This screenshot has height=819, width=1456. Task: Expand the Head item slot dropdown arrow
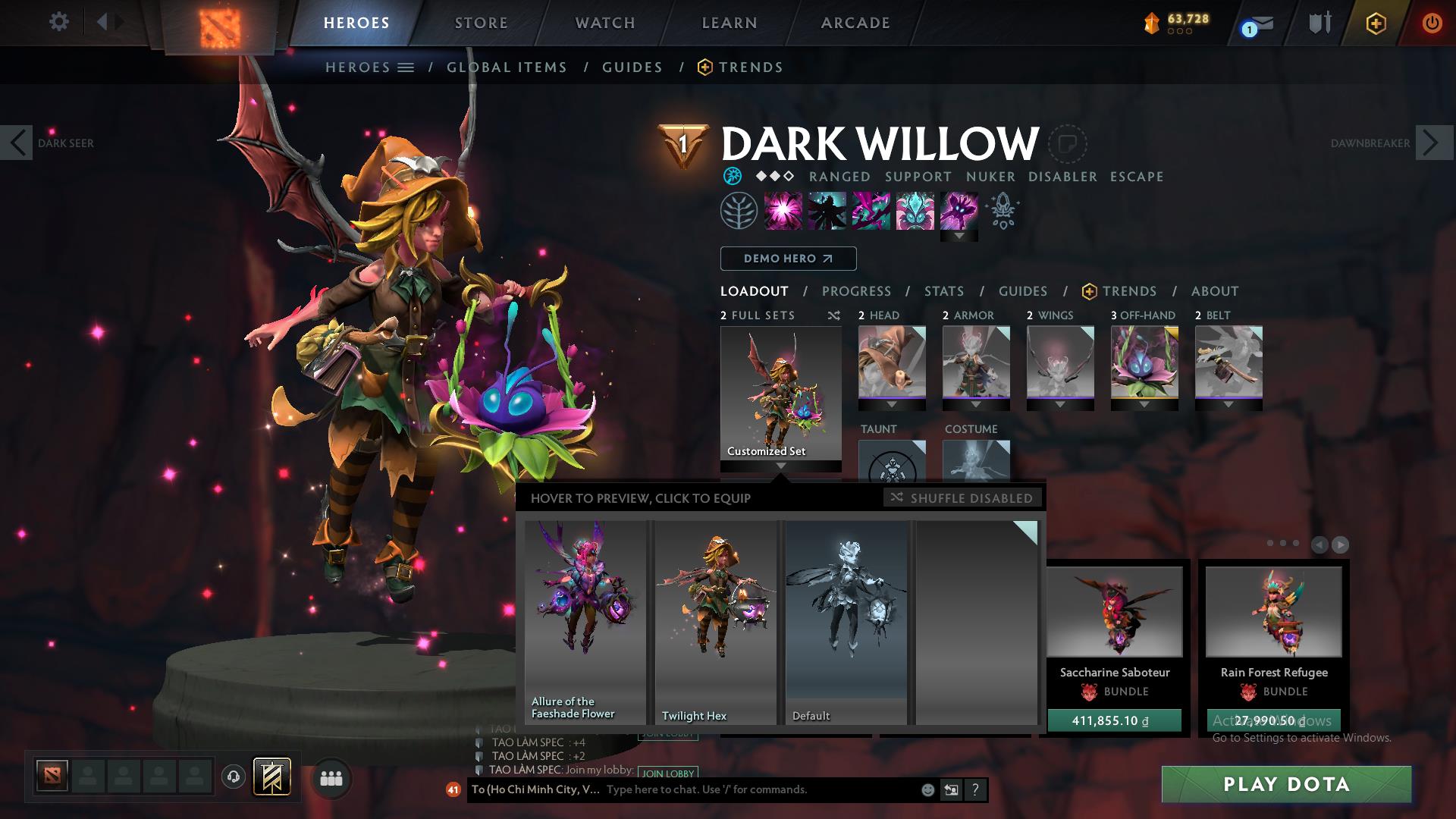(x=892, y=405)
